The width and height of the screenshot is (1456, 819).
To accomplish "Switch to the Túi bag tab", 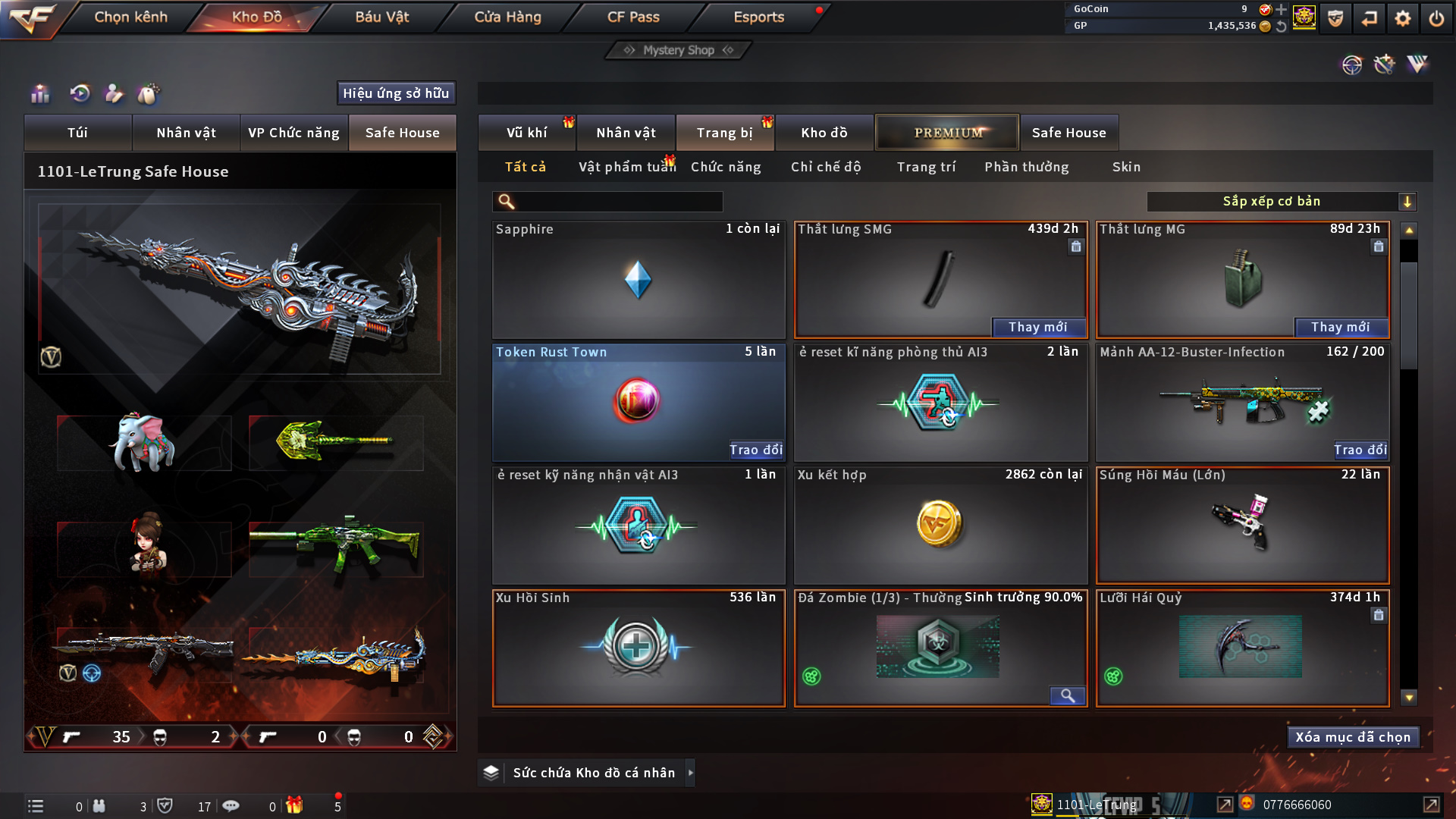I will pos(77,133).
